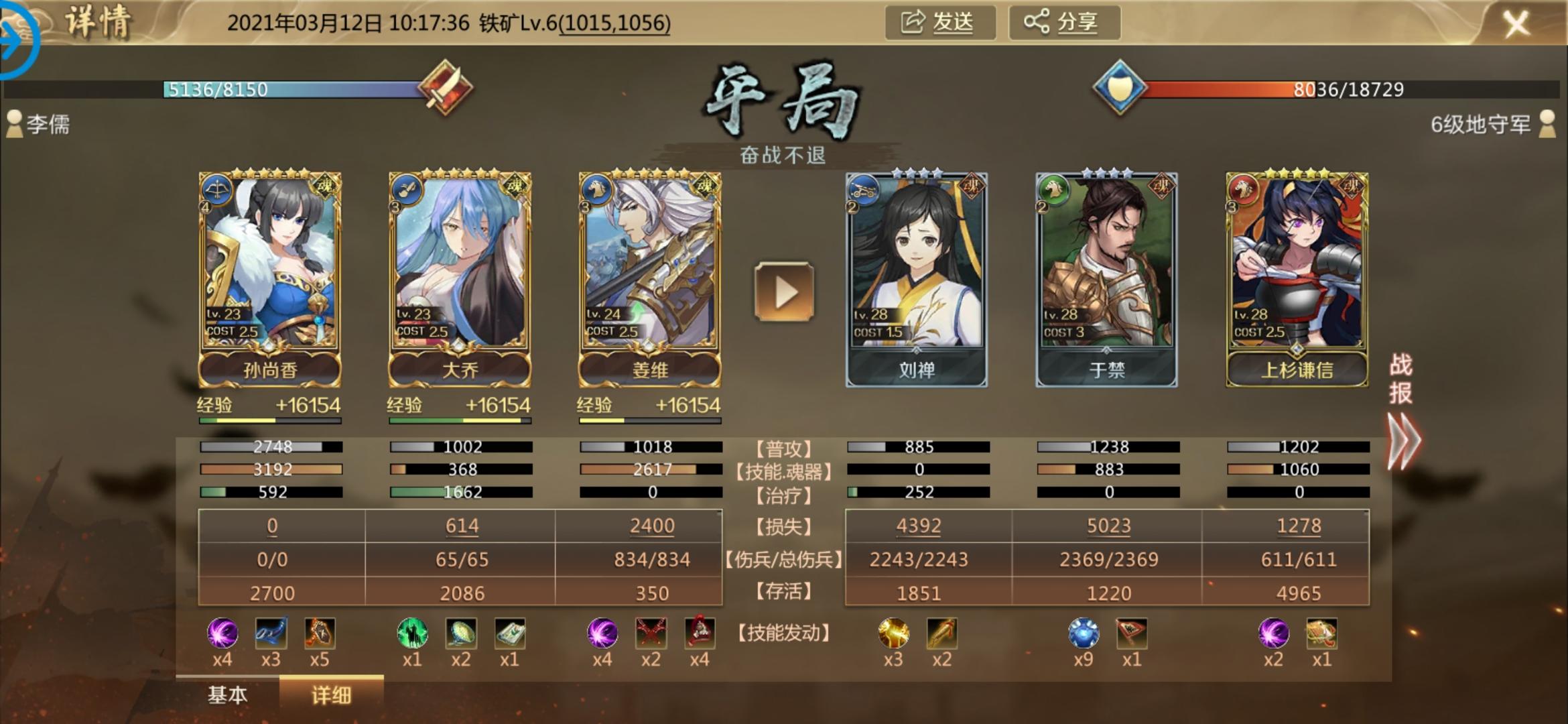Share the battle report via 分享

click(1063, 23)
